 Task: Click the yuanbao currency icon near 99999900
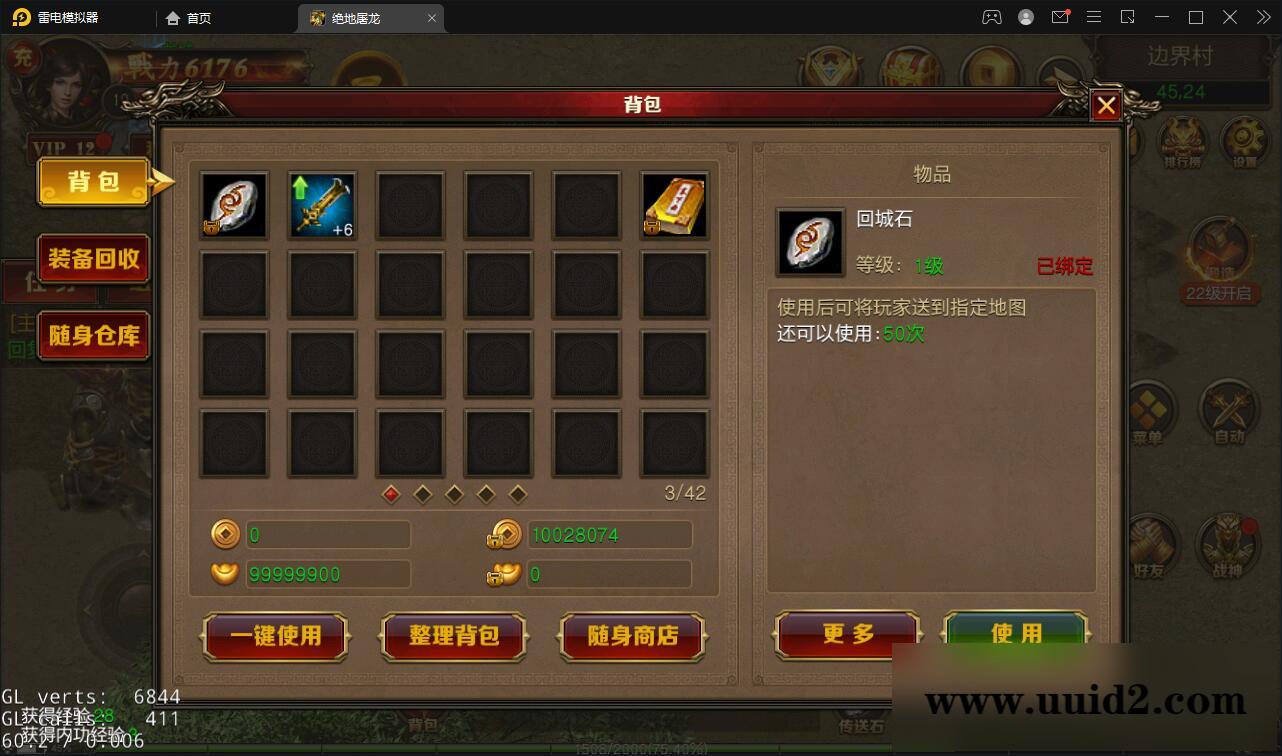coord(224,574)
